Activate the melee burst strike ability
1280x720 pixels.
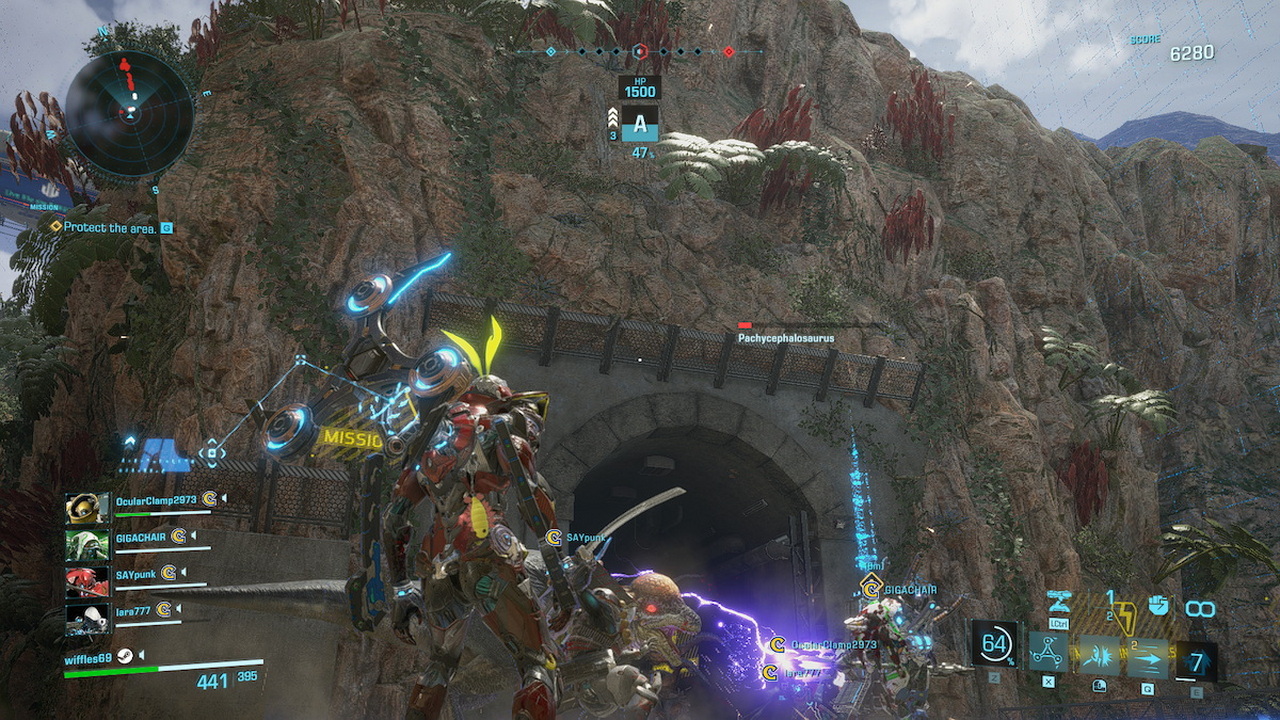(x=1099, y=656)
